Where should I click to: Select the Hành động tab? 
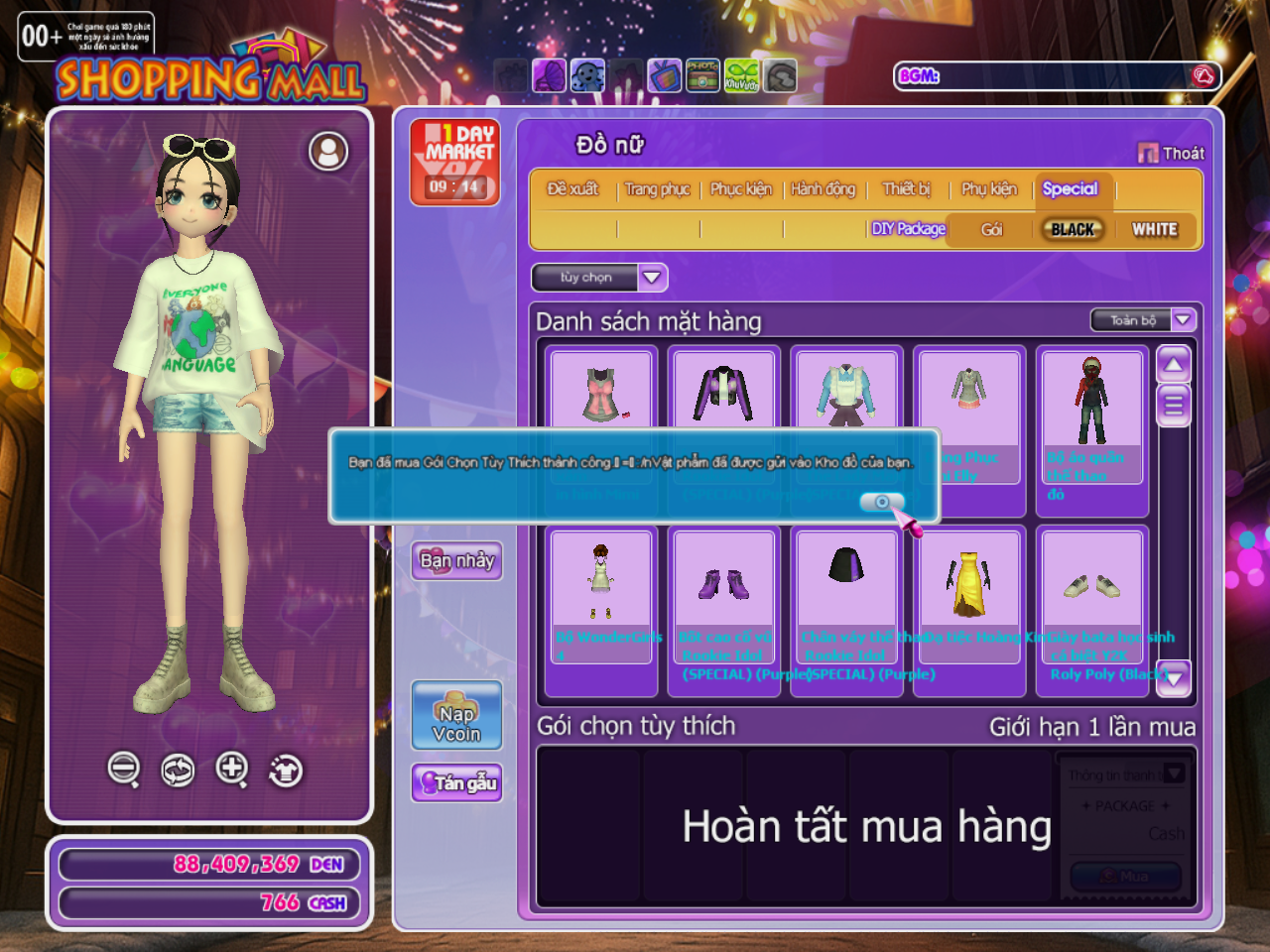(x=823, y=189)
